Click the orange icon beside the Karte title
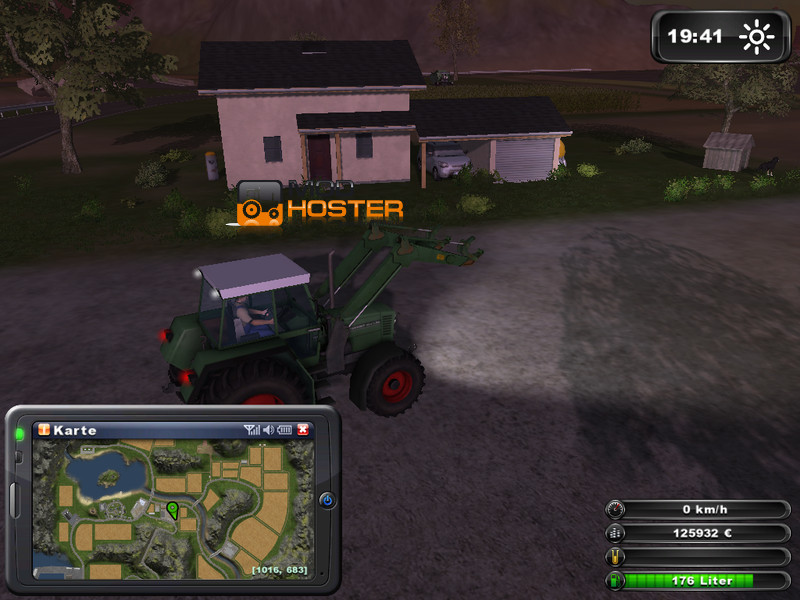The image size is (800, 600). 43,430
